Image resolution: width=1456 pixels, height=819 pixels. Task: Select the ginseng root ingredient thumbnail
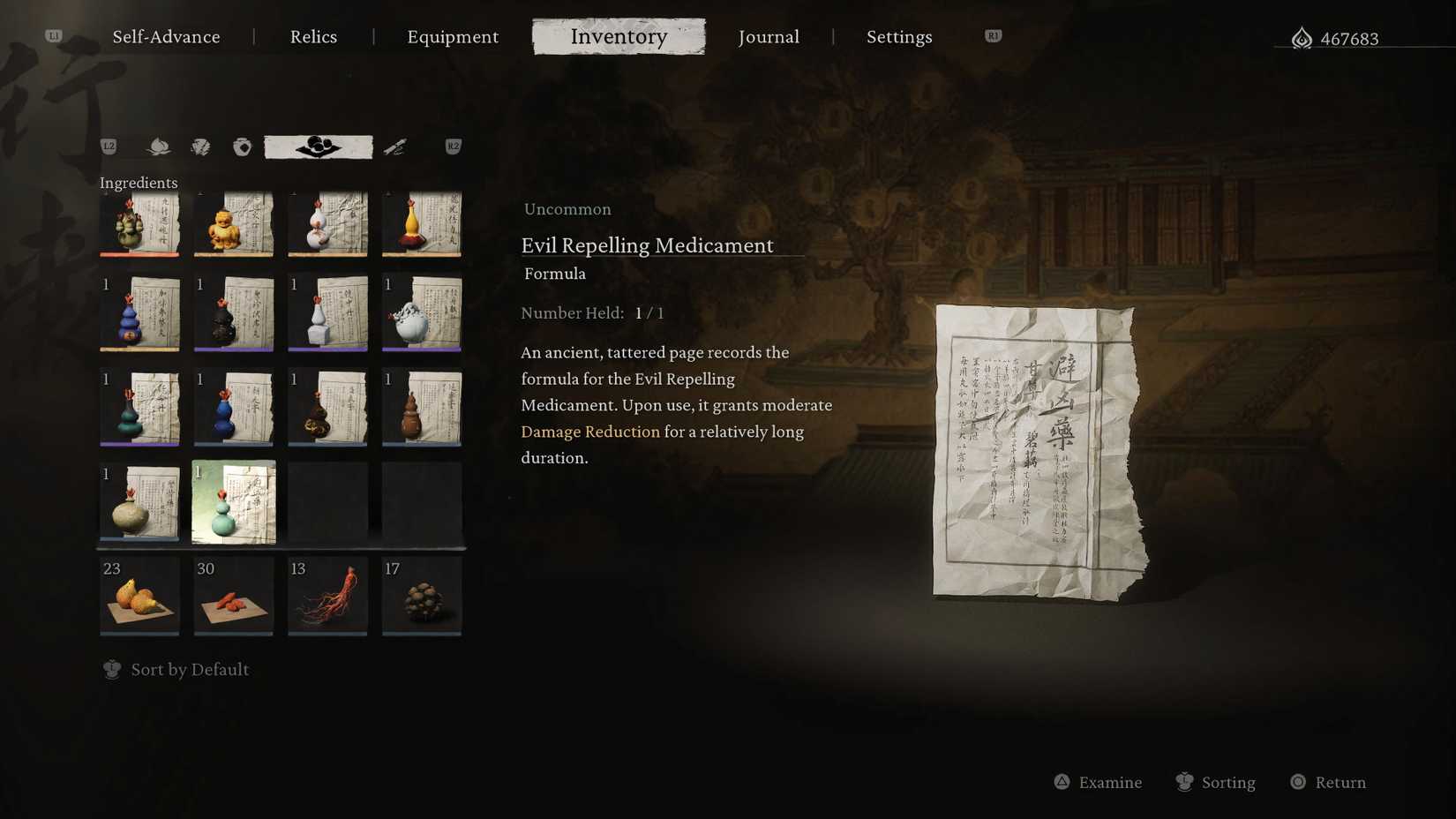[x=327, y=596]
